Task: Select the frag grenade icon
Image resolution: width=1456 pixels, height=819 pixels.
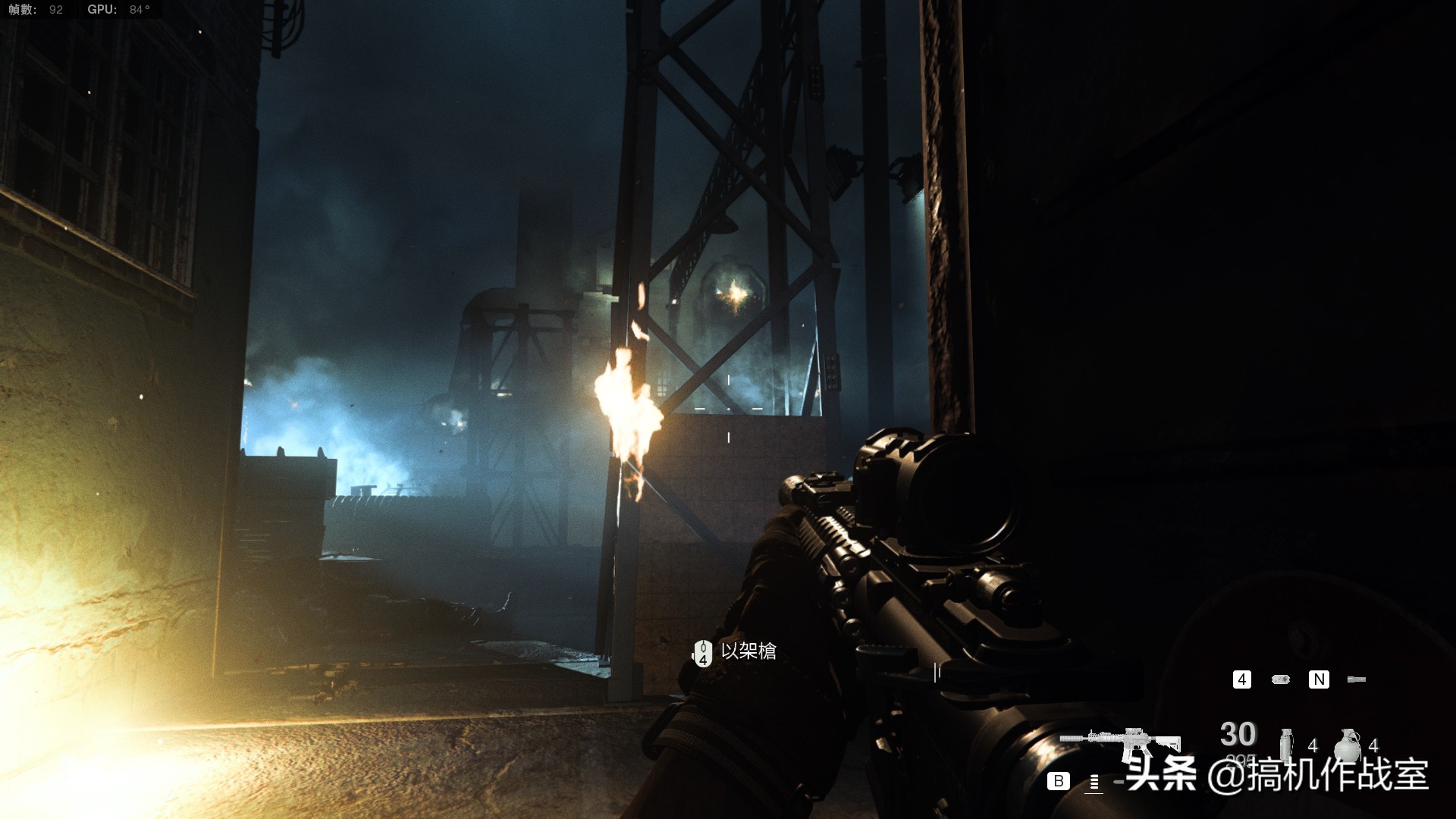Action: point(1348,744)
